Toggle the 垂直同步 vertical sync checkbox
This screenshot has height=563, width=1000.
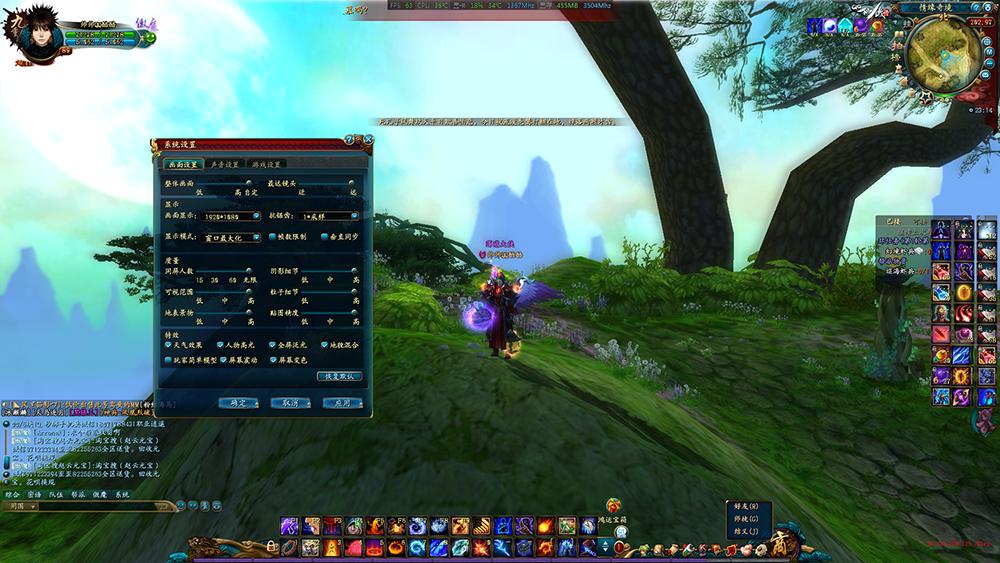322,238
